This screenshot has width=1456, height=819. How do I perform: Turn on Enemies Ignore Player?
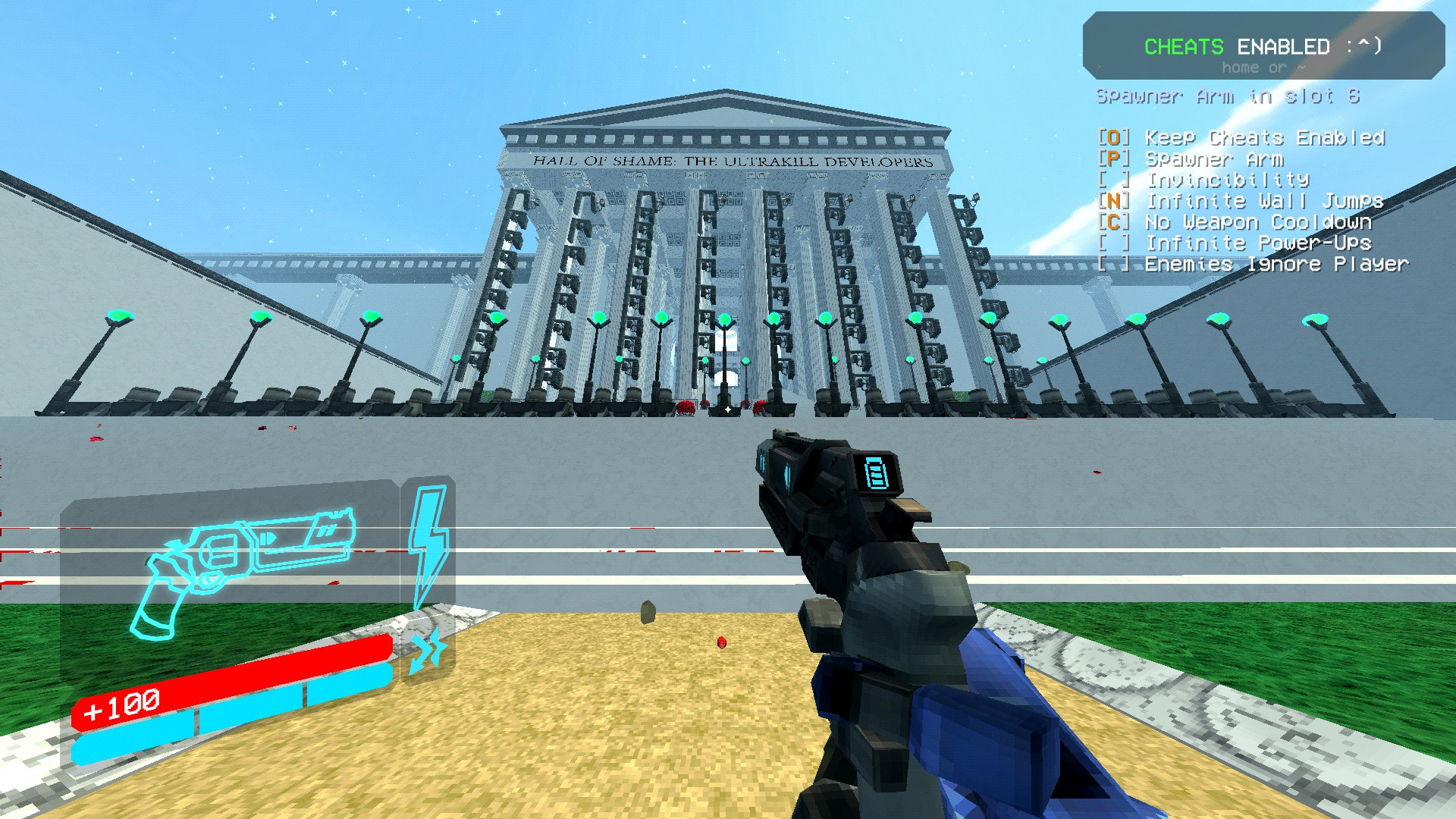(1276, 265)
